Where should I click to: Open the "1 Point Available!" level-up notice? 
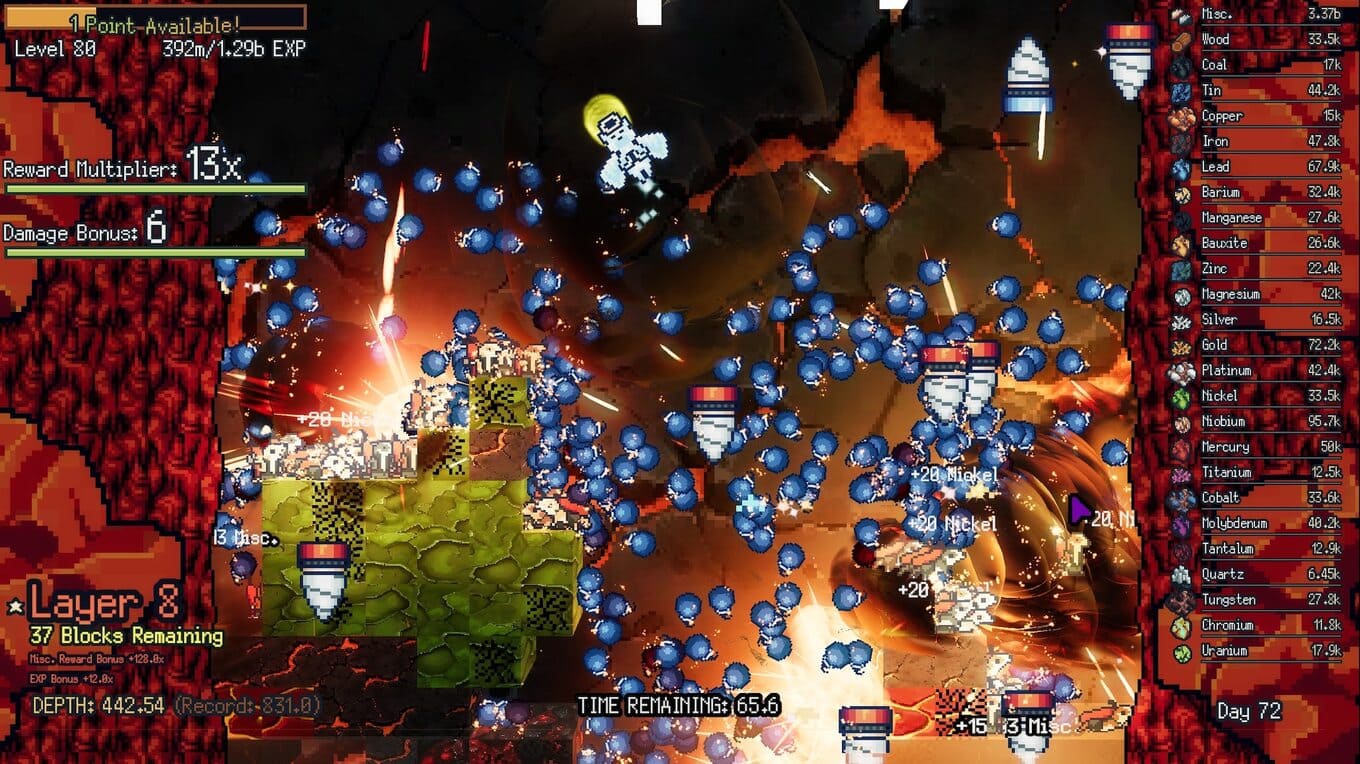[155, 22]
